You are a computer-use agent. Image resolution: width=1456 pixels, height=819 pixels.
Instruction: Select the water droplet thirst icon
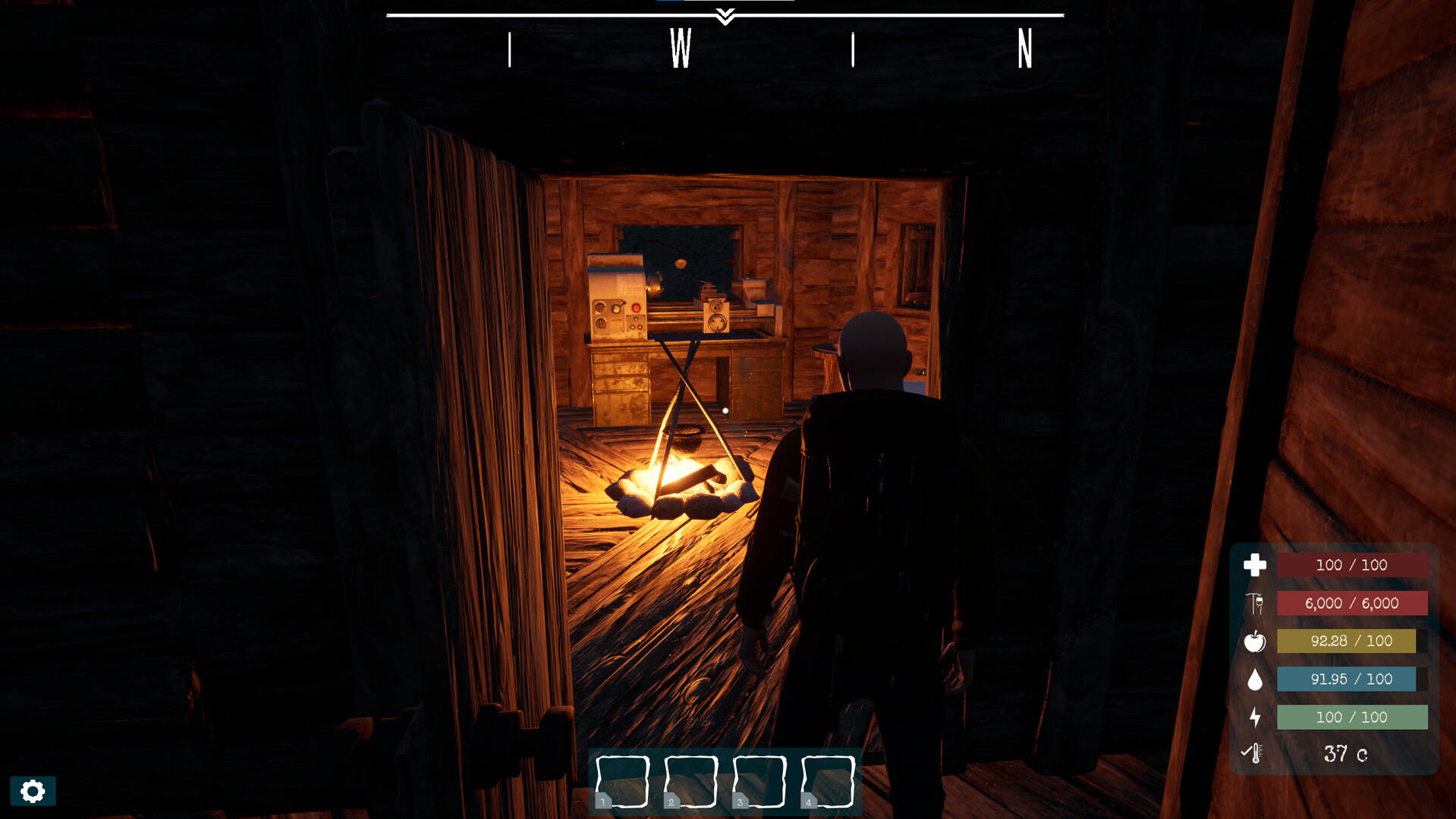pos(1256,679)
